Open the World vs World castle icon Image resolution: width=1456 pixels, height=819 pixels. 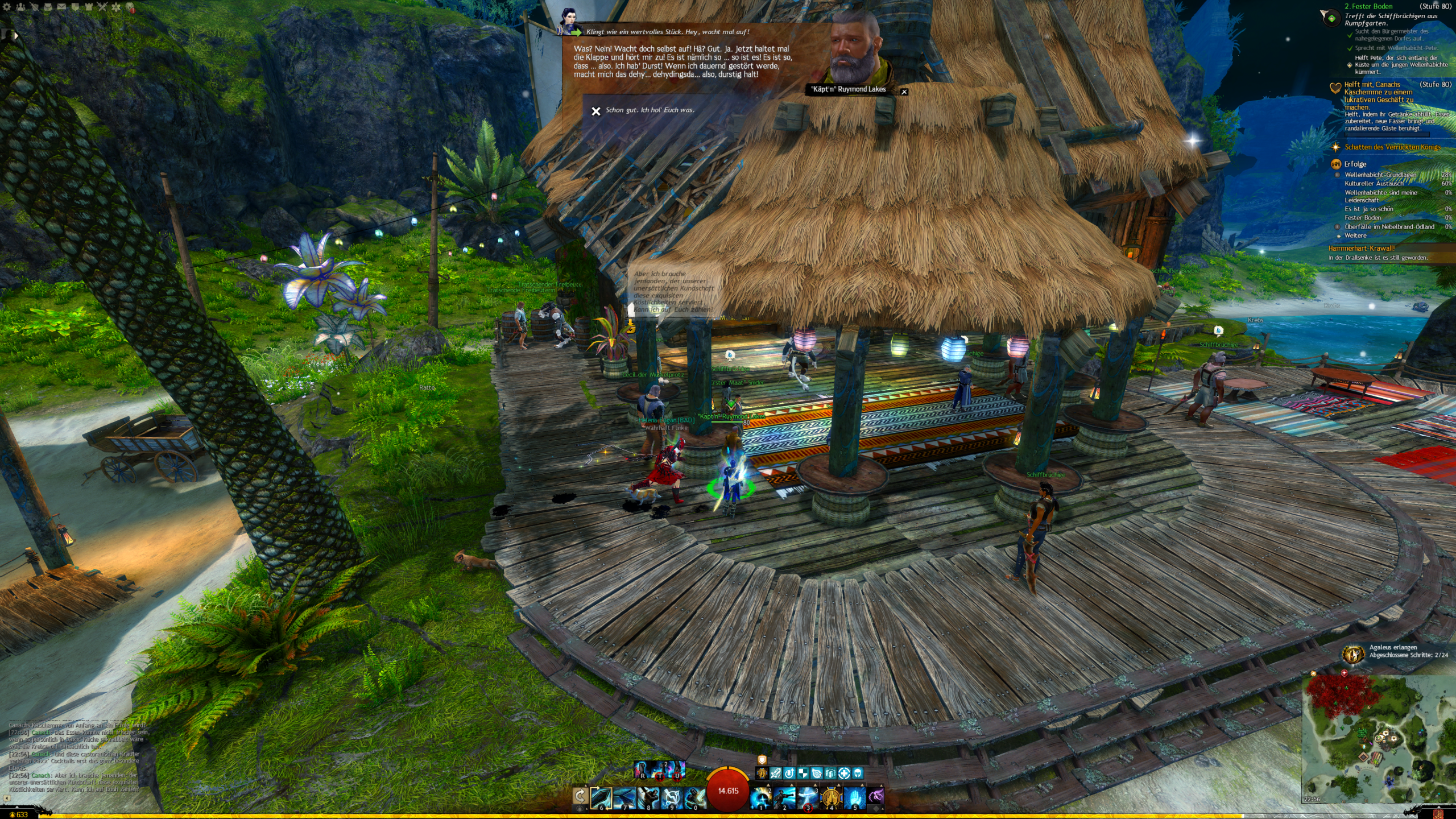89,7
